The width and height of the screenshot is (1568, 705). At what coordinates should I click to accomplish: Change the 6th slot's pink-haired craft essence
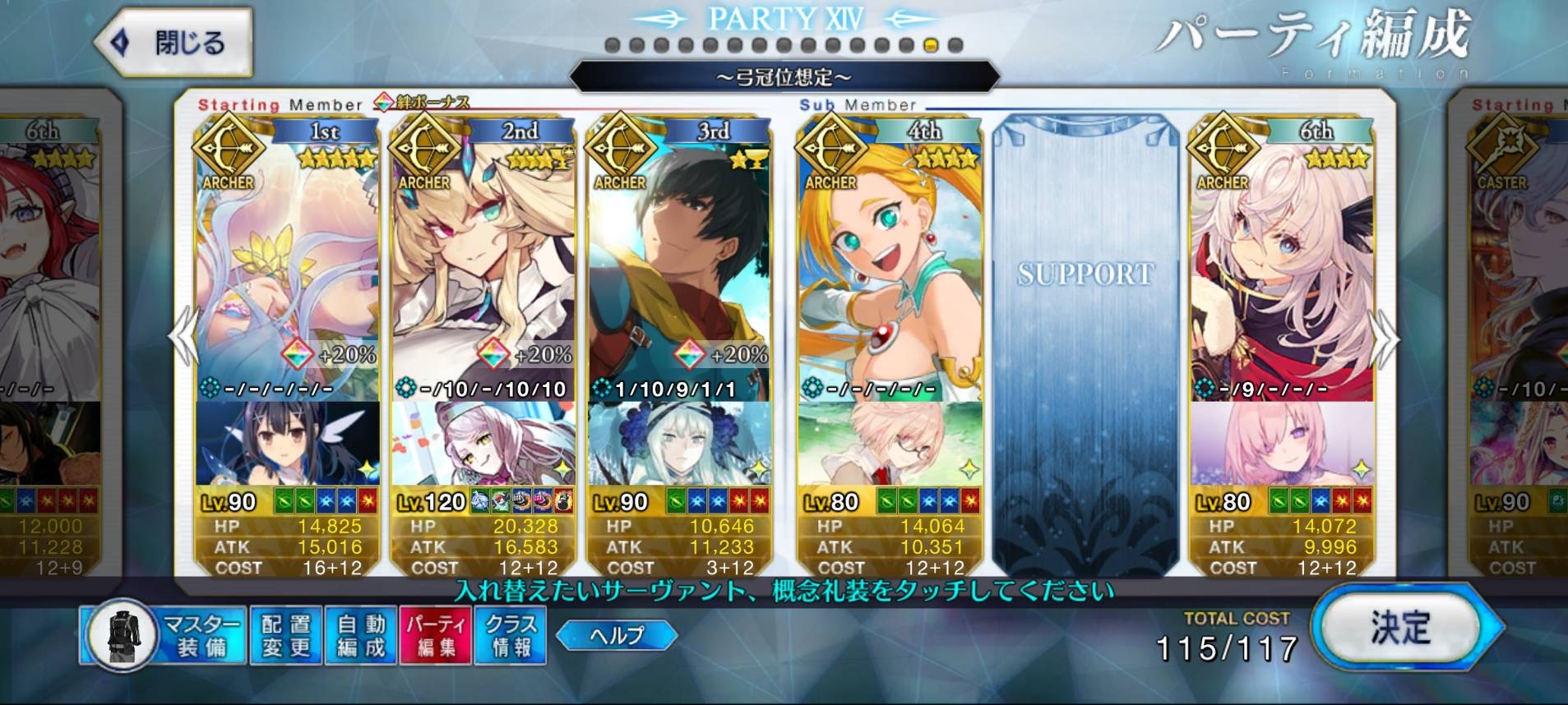pos(1281,444)
